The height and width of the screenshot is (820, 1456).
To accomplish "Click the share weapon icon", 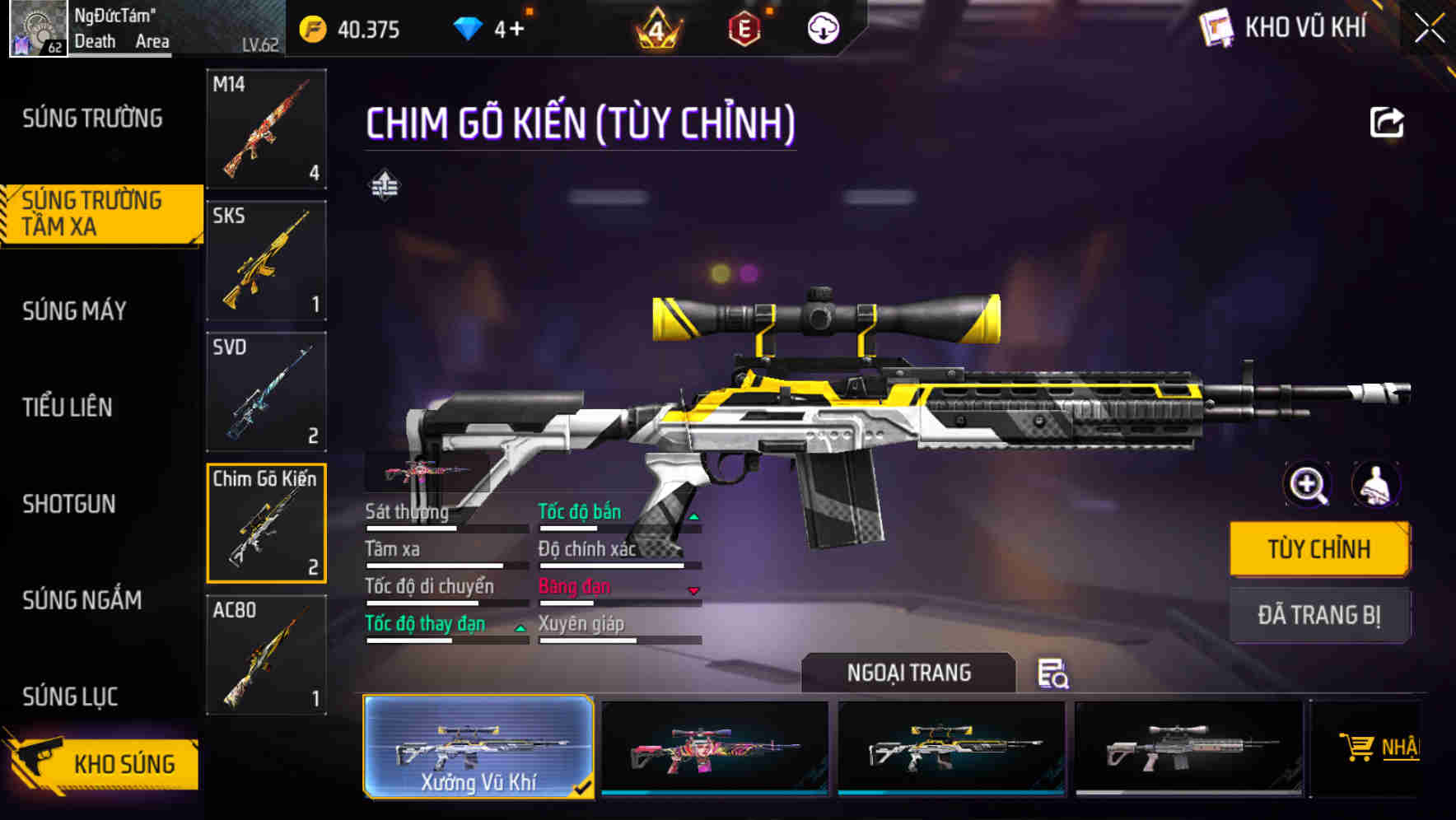I will (1388, 122).
